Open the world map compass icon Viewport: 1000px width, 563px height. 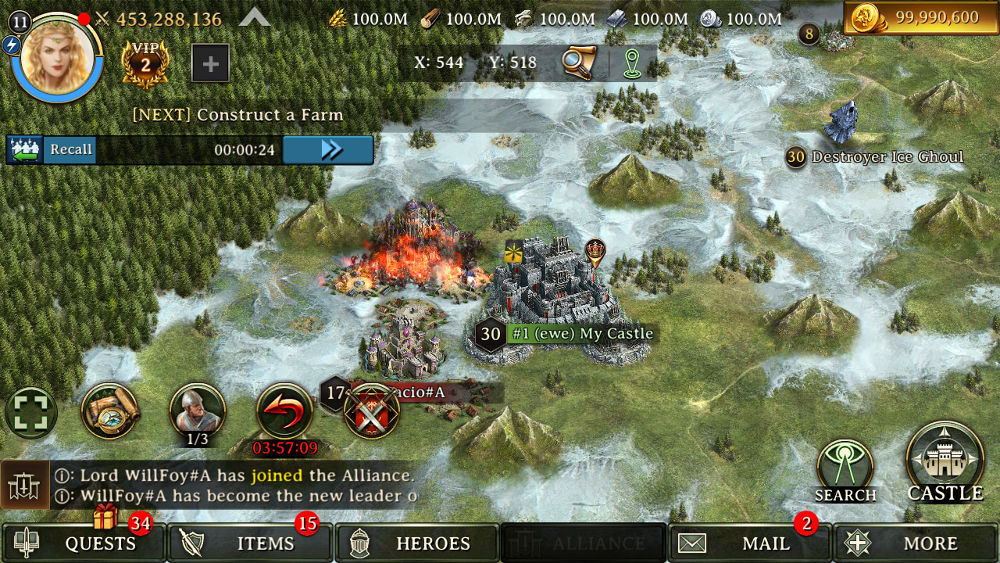click(109, 411)
